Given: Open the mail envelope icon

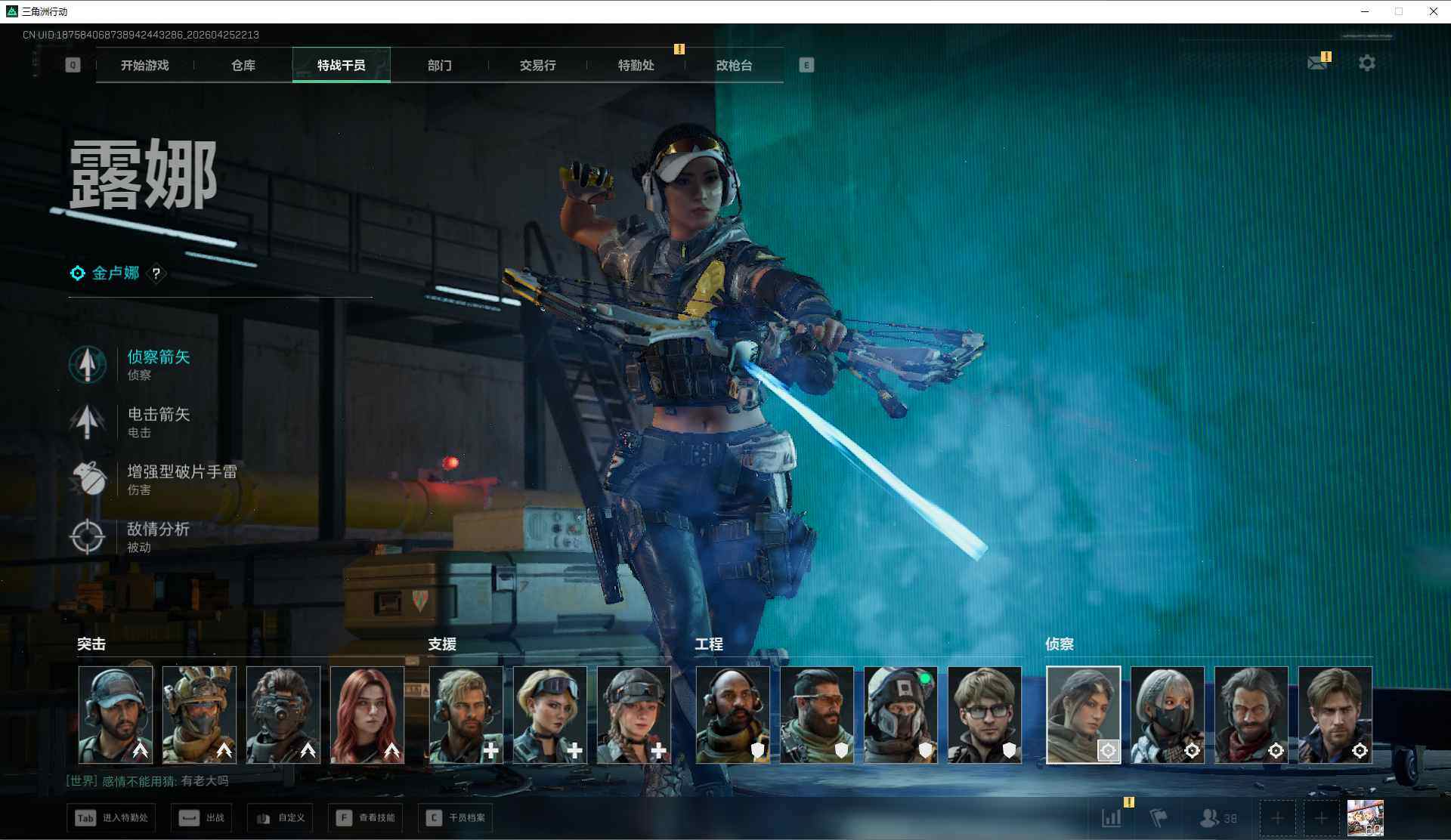Looking at the screenshot, I should click(1317, 63).
